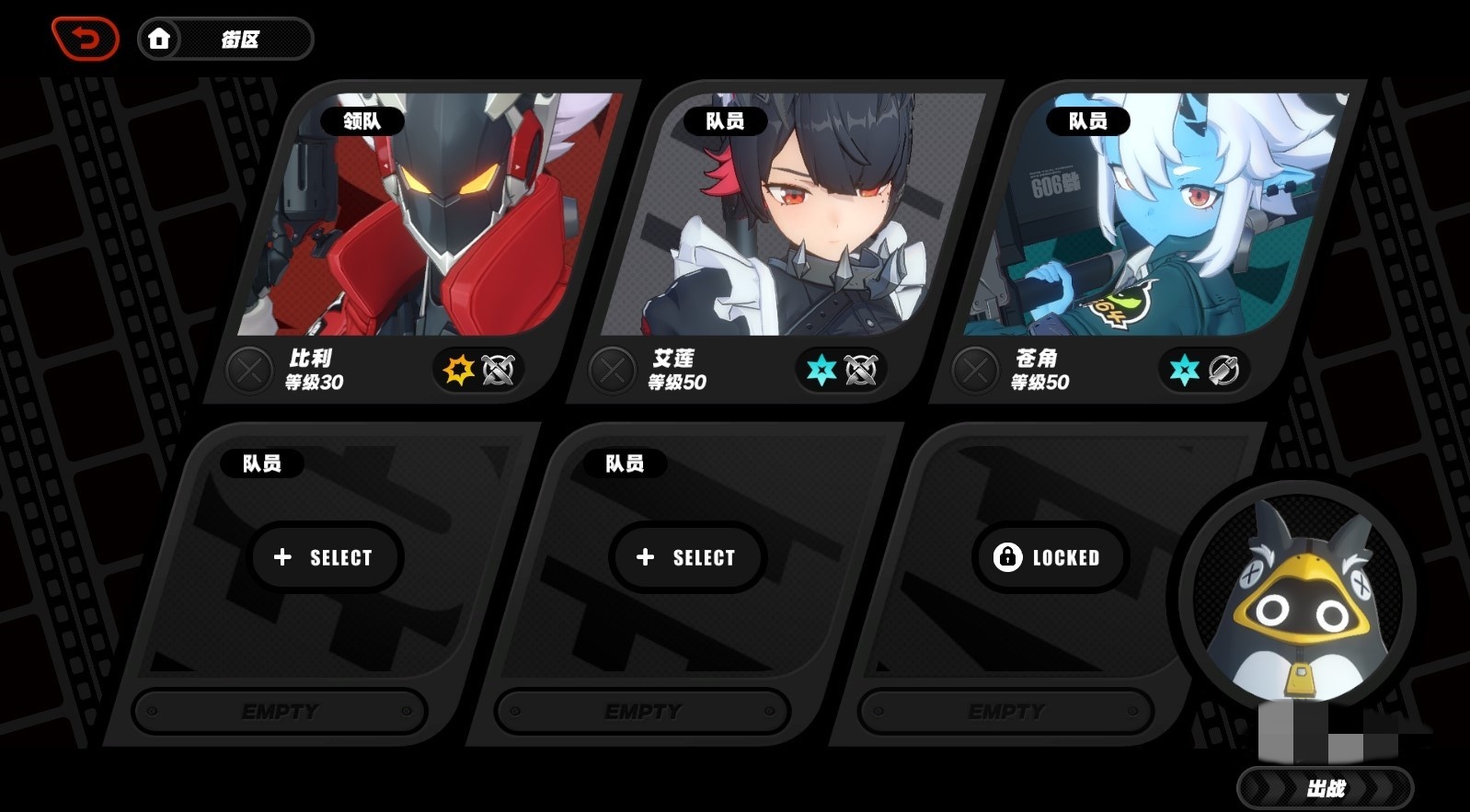Click 艾莲's cyan ice attribute icon
This screenshot has width=1470, height=812.
821,370
